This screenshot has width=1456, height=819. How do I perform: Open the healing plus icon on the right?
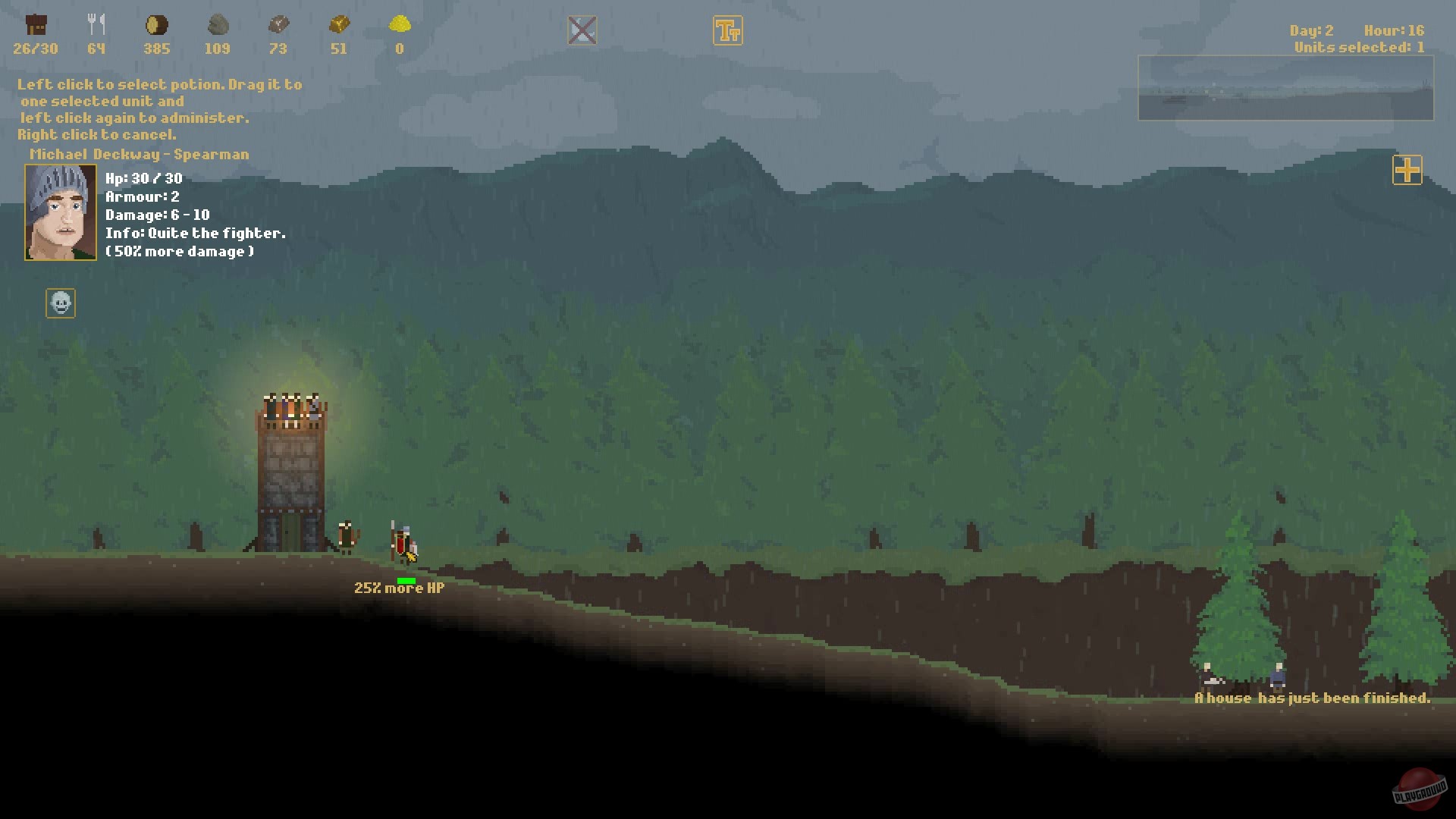1407,171
